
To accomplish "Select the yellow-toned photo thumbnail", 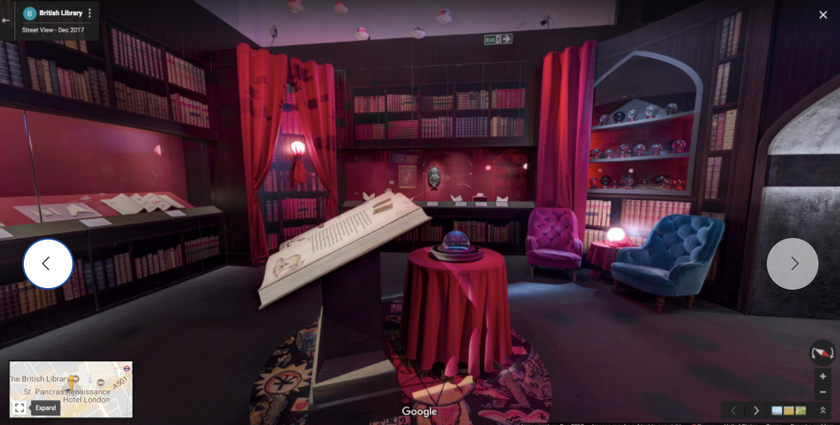I will pyautogui.click(x=788, y=410).
